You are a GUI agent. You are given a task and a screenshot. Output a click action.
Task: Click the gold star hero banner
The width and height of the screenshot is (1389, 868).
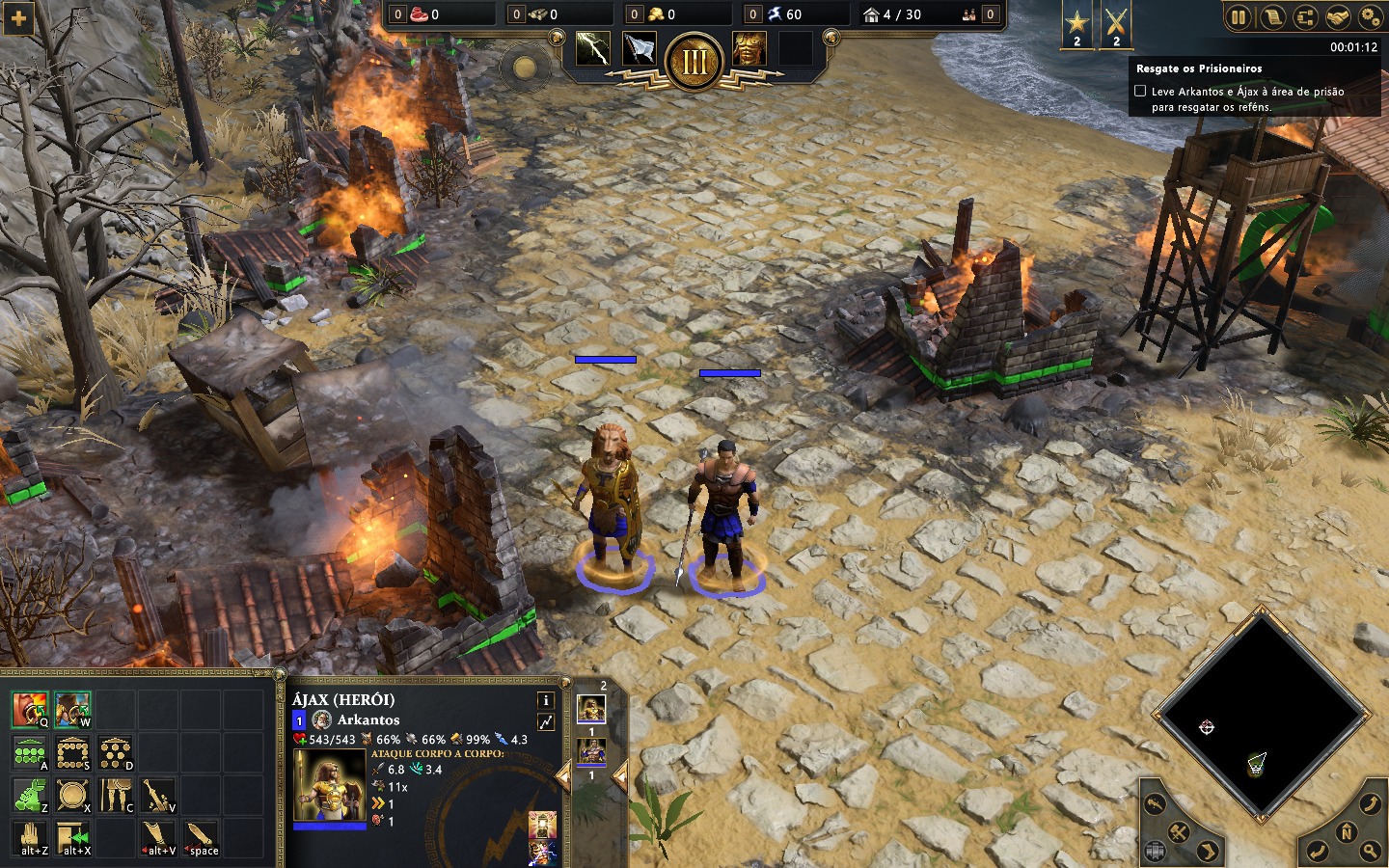pos(1076,23)
